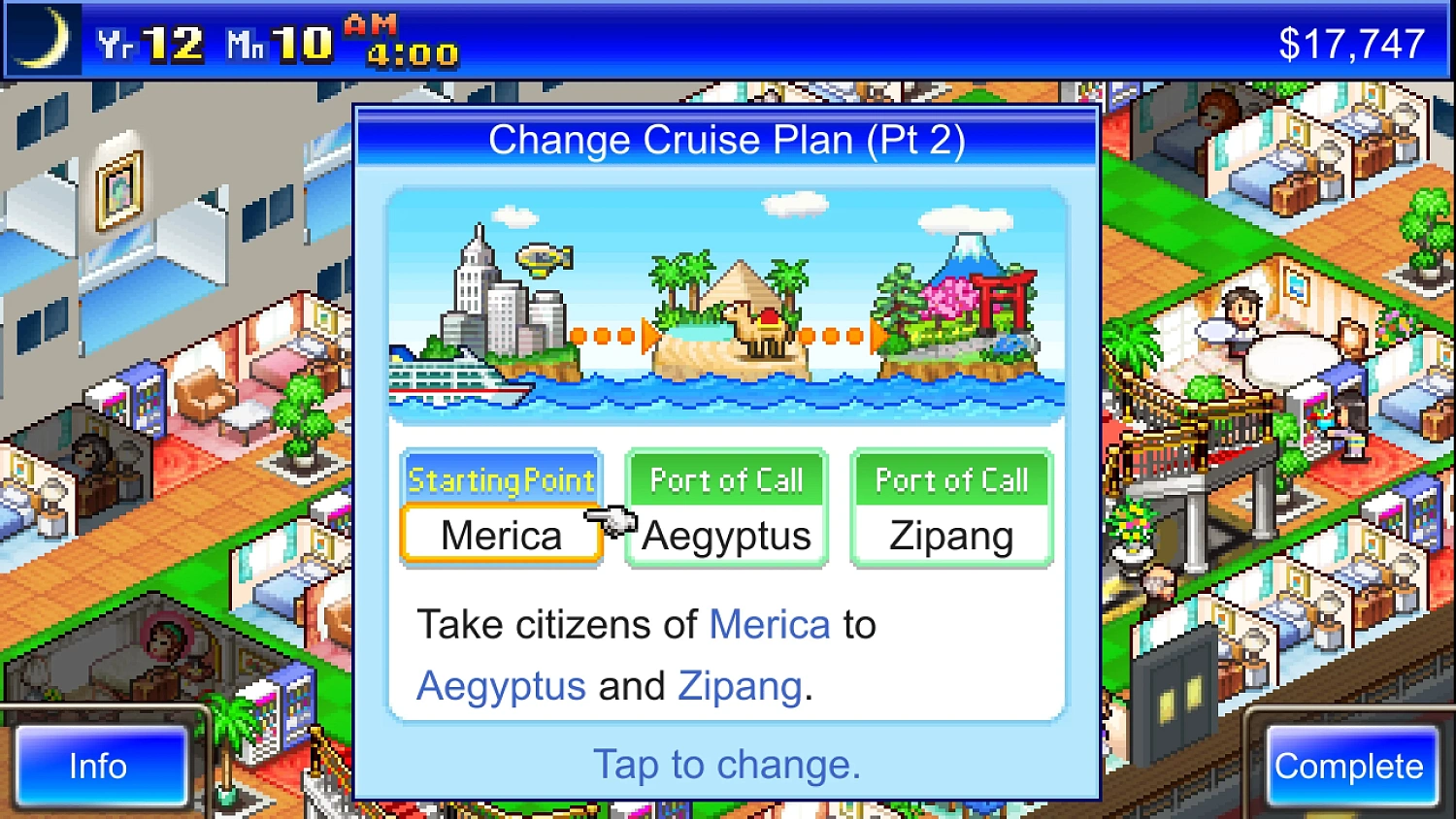
Task: Click the highlighted Merica link in the description
Action: pyautogui.click(x=769, y=625)
